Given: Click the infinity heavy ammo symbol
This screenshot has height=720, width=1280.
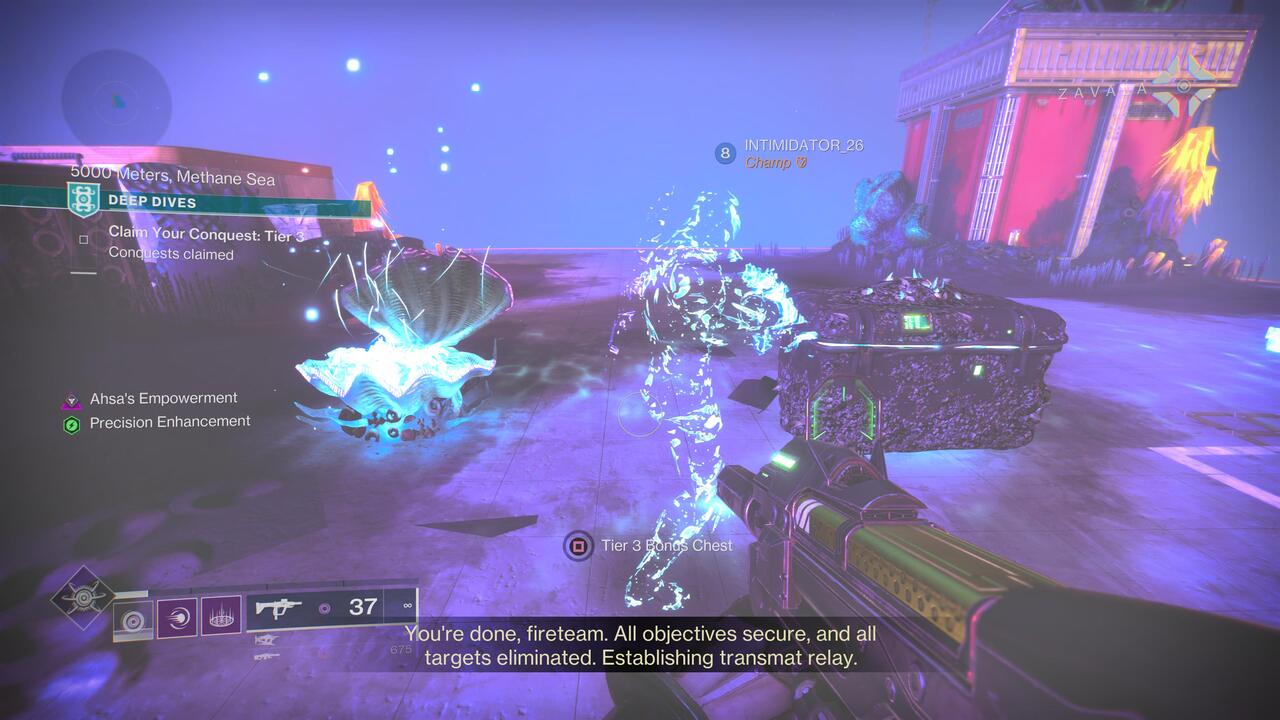Looking at the screenshot, I should click(x=407, y=607).
